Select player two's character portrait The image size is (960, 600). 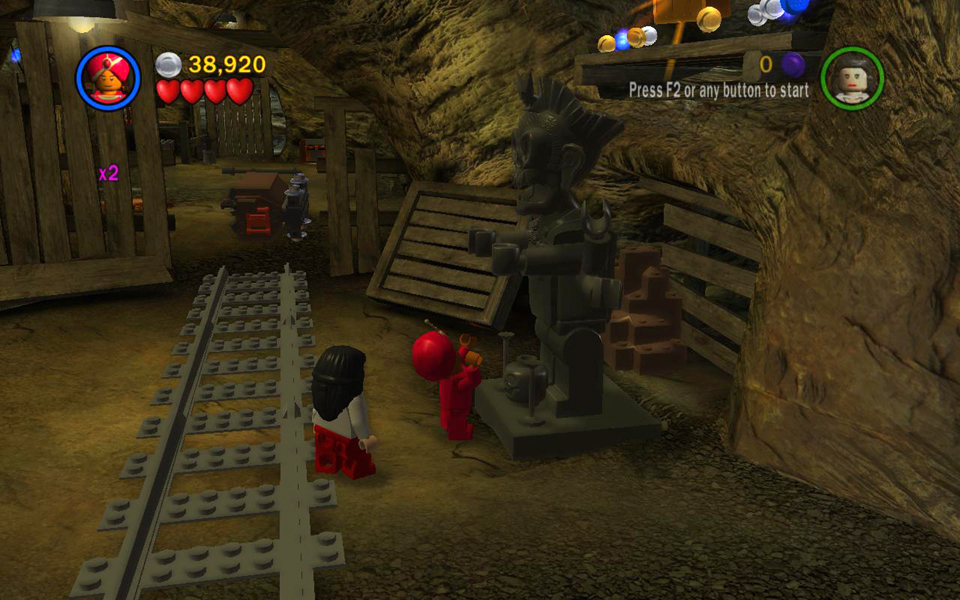tap(852, 77)
